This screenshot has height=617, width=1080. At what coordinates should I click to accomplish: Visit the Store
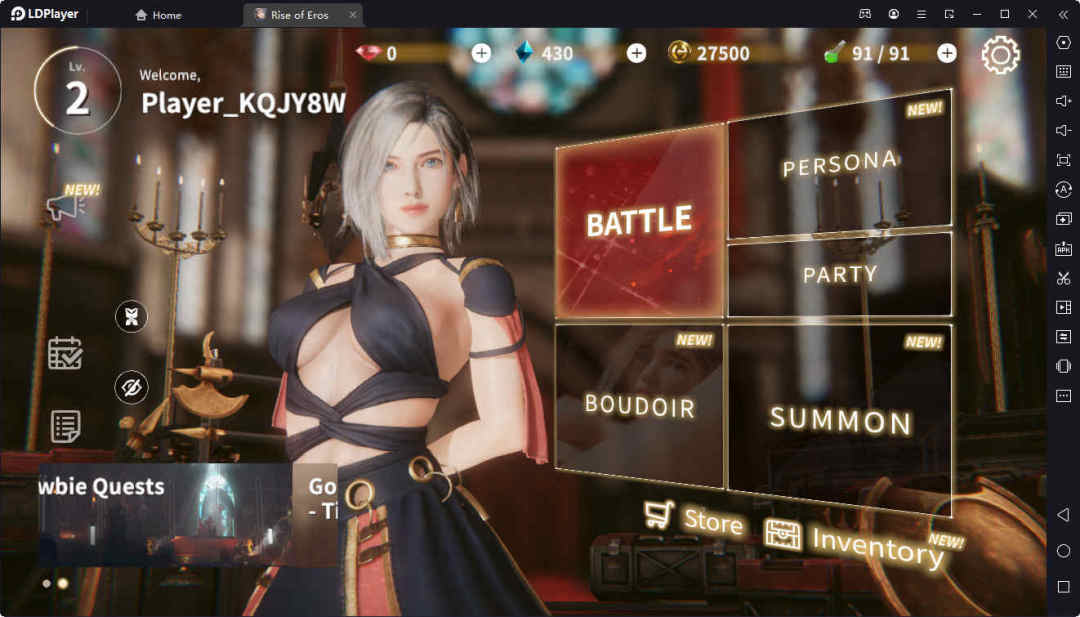694,518
